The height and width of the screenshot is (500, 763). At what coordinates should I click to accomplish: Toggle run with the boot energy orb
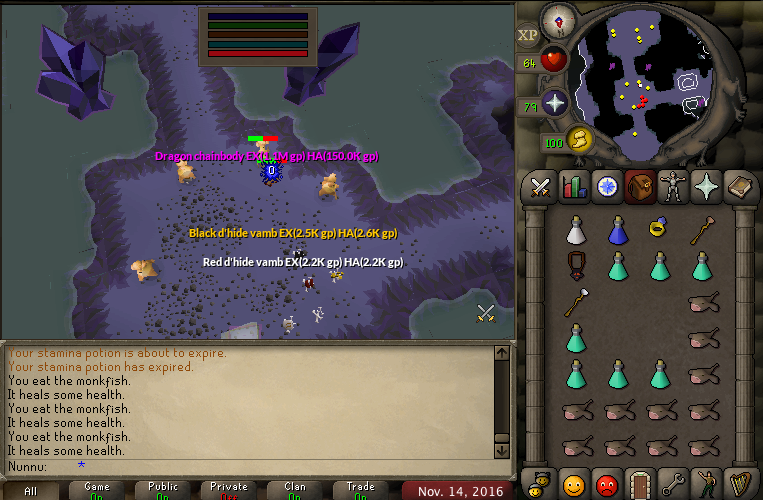click(x=579, y=140)
